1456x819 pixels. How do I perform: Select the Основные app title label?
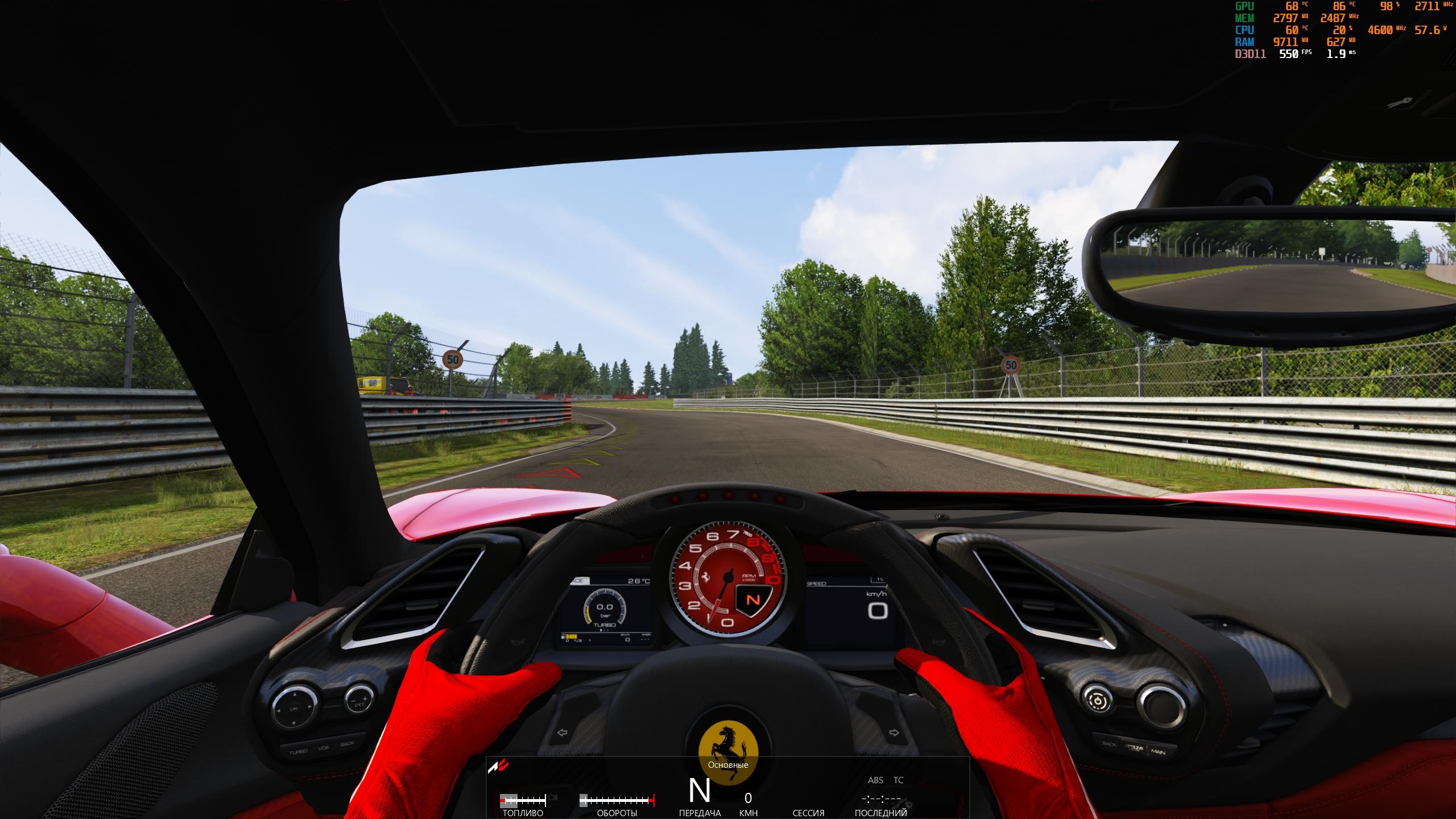[727, 765]
